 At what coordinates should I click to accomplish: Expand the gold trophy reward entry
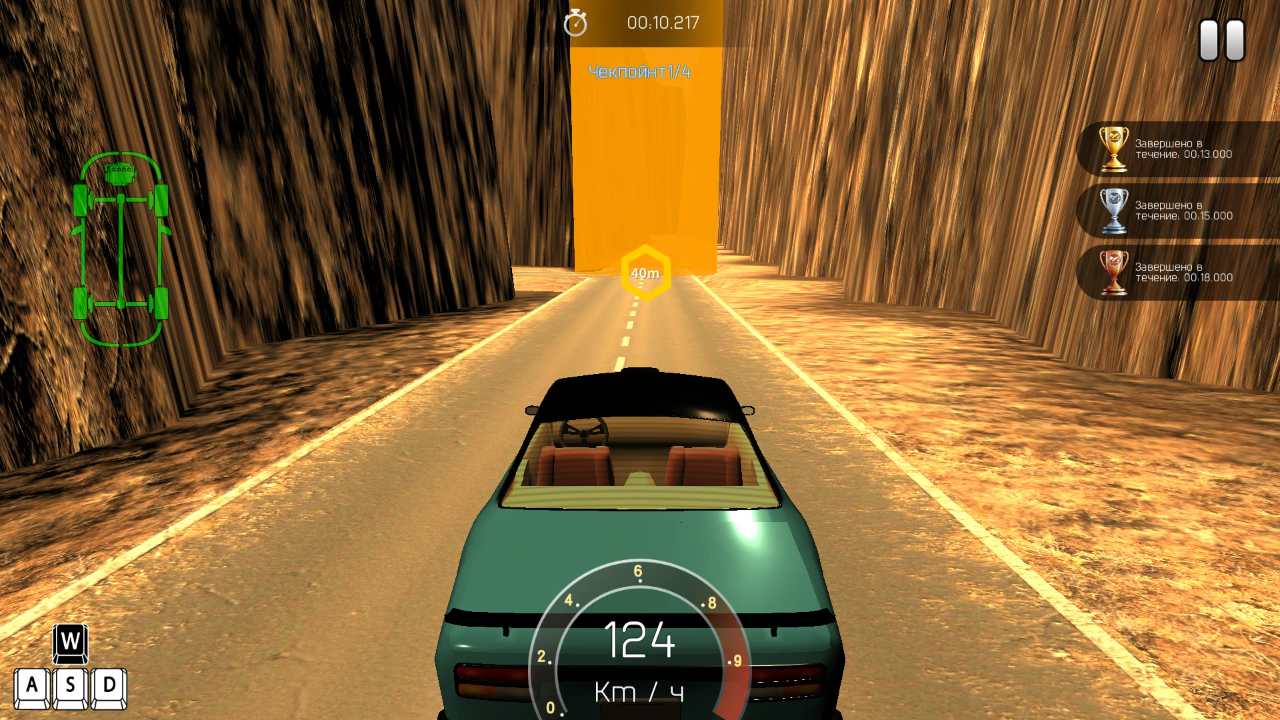[1180, 148]
